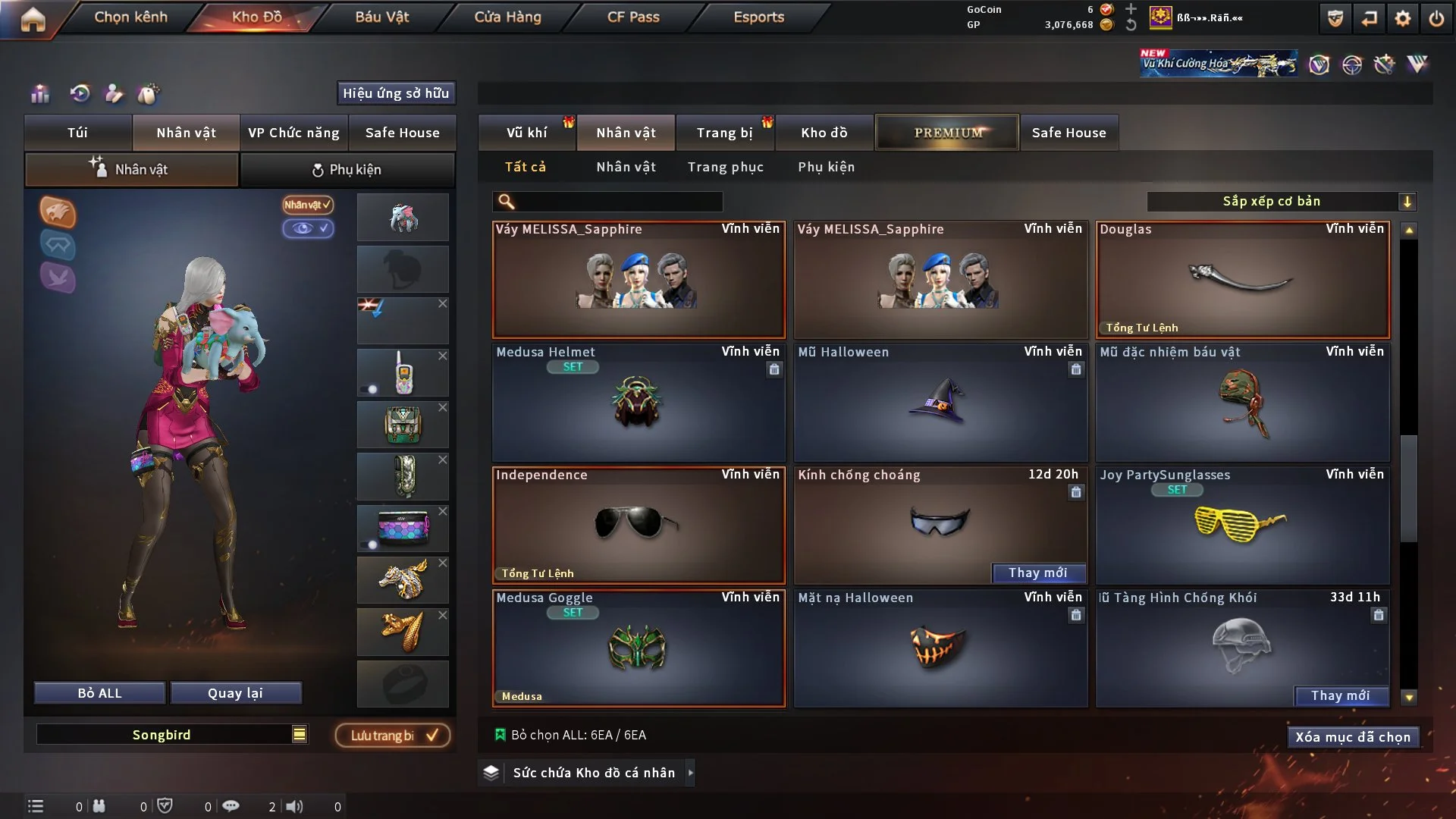Open the settings gear icon

[1403, 18]
